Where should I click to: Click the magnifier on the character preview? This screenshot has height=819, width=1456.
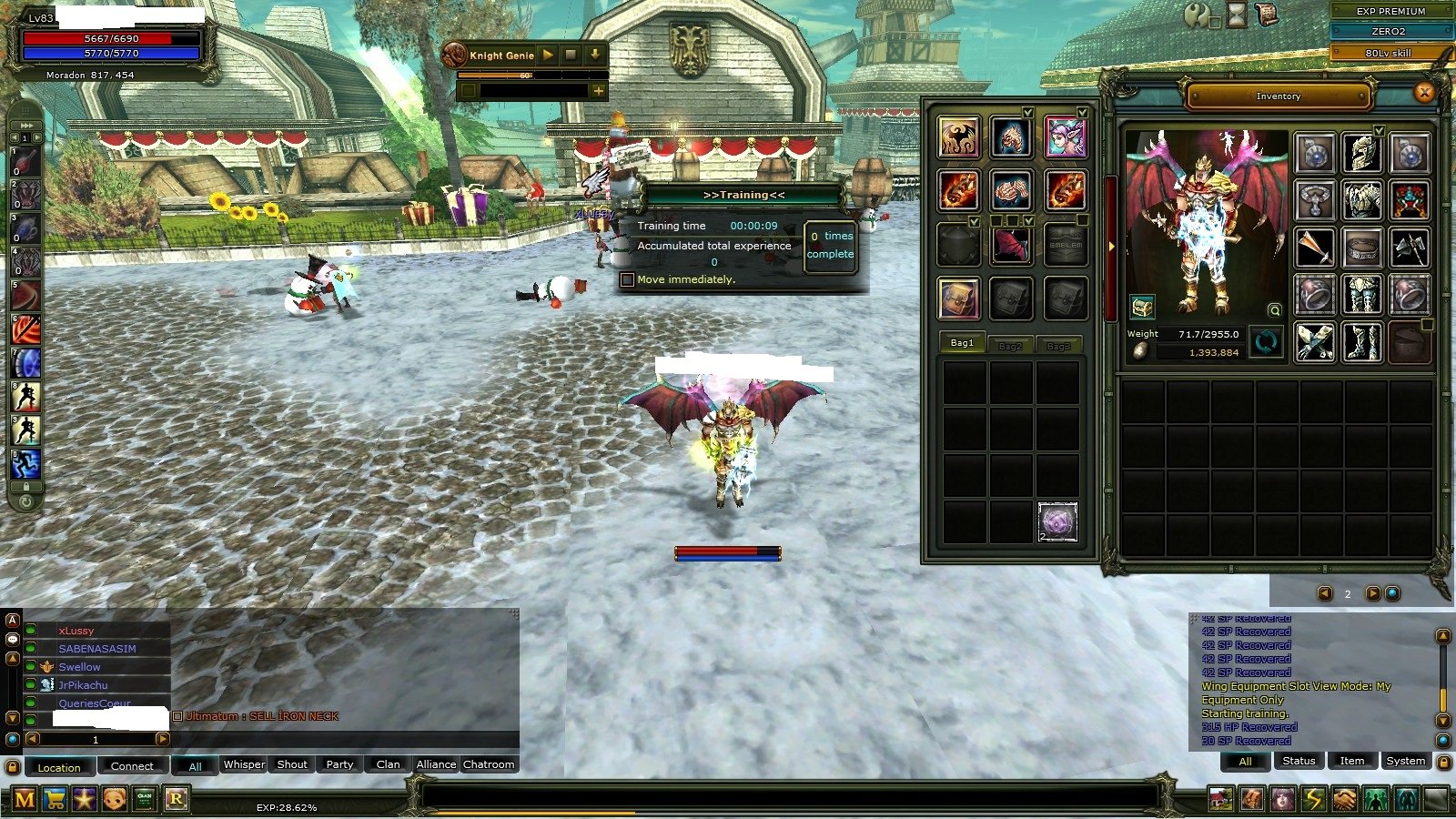(x=1275, y=310)
